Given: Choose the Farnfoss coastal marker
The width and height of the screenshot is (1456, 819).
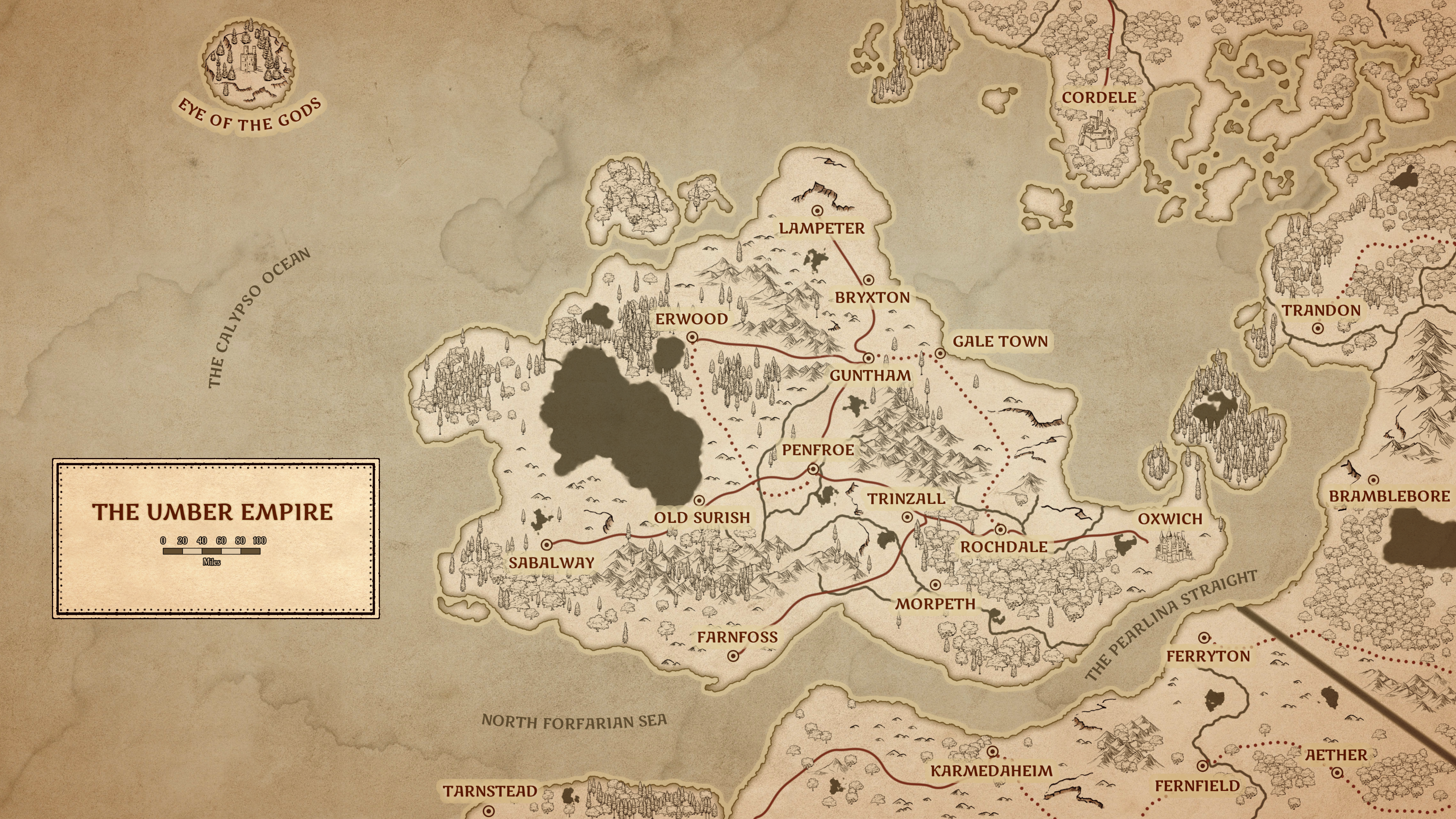Looking at the screenshot, I should click(x=733, y=656).
